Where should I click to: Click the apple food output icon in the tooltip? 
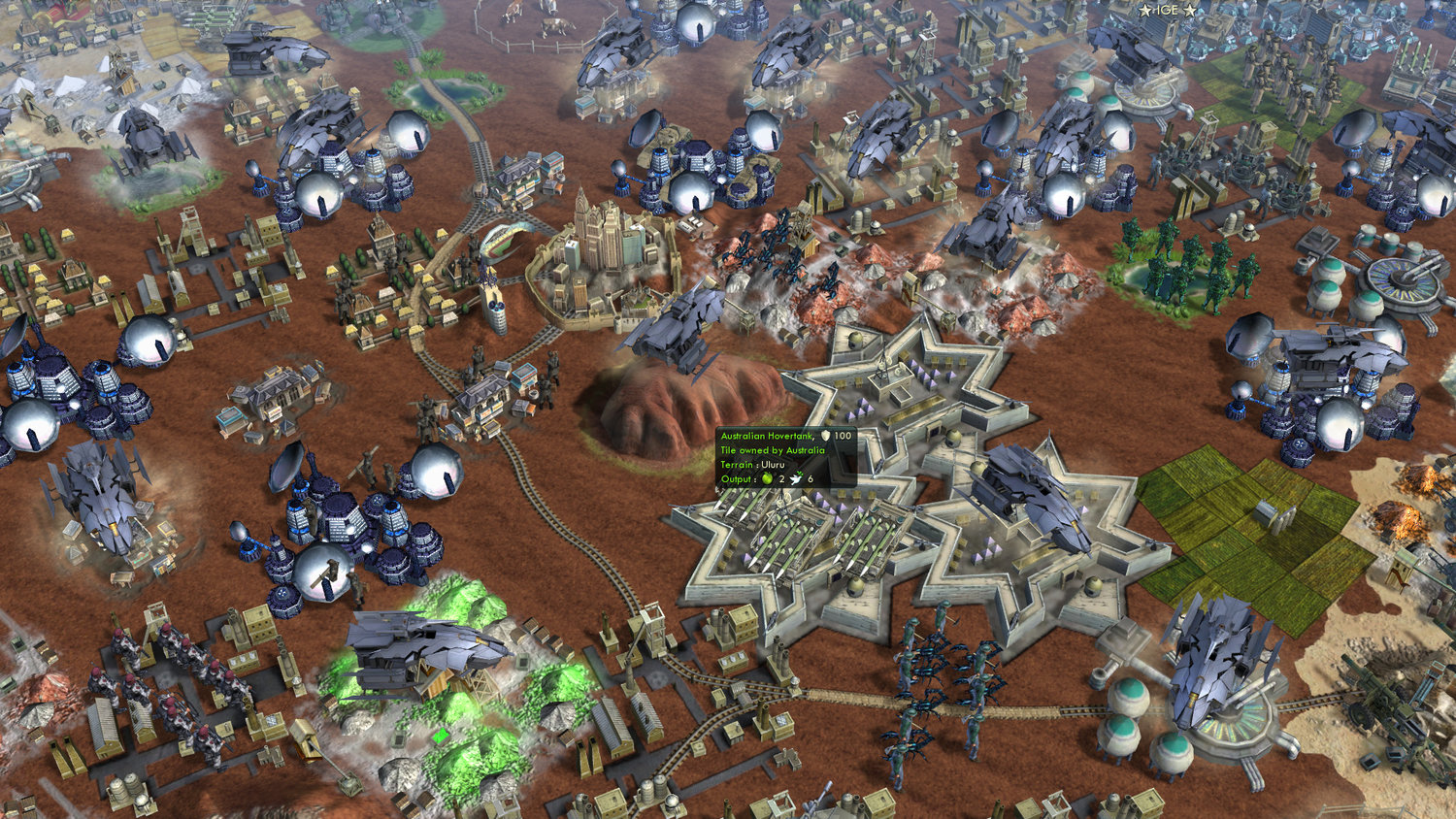pyautogui.click(x=766, y=479)
